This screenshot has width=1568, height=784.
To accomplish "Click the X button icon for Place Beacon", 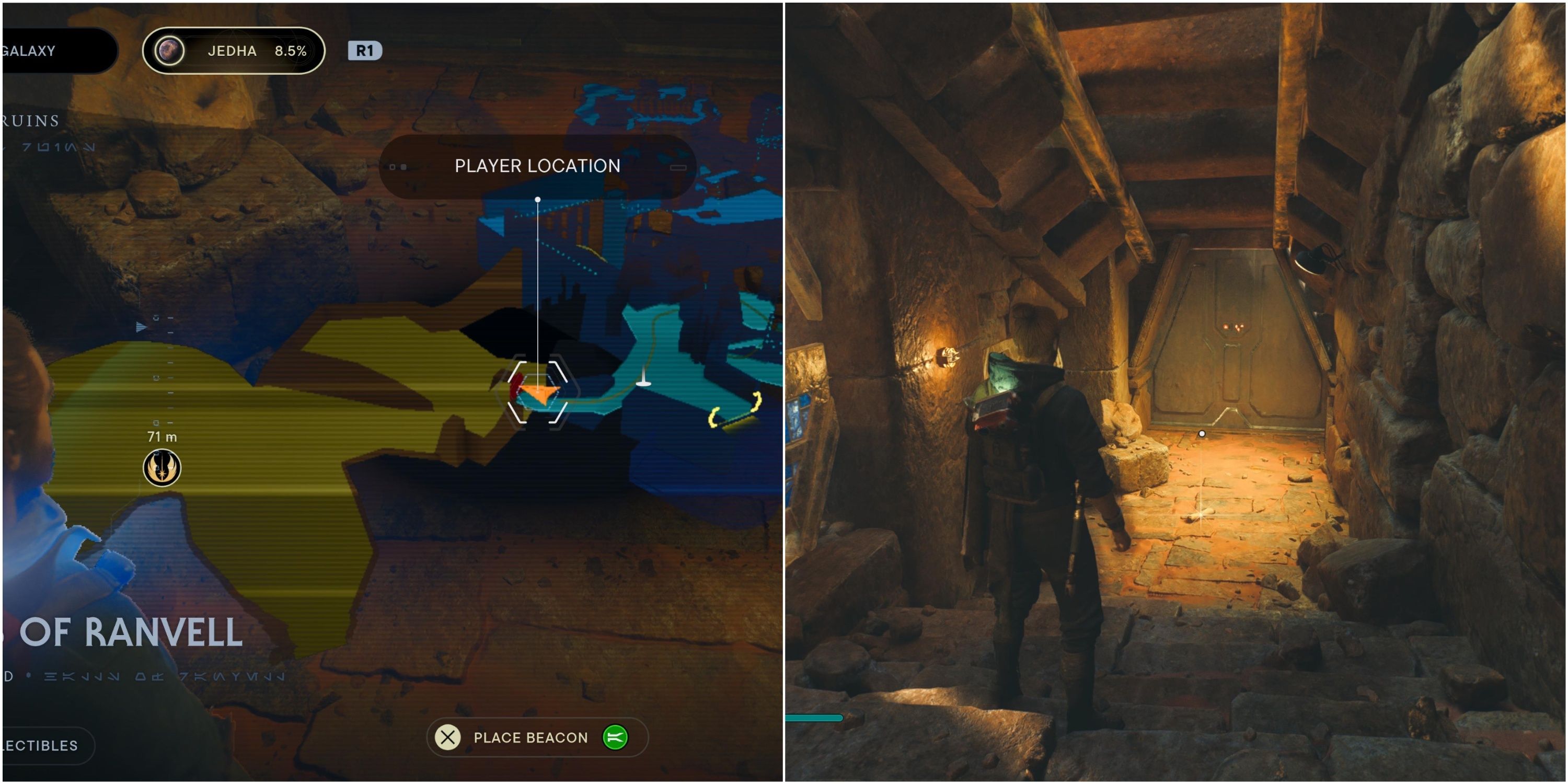I will (447, 737).
